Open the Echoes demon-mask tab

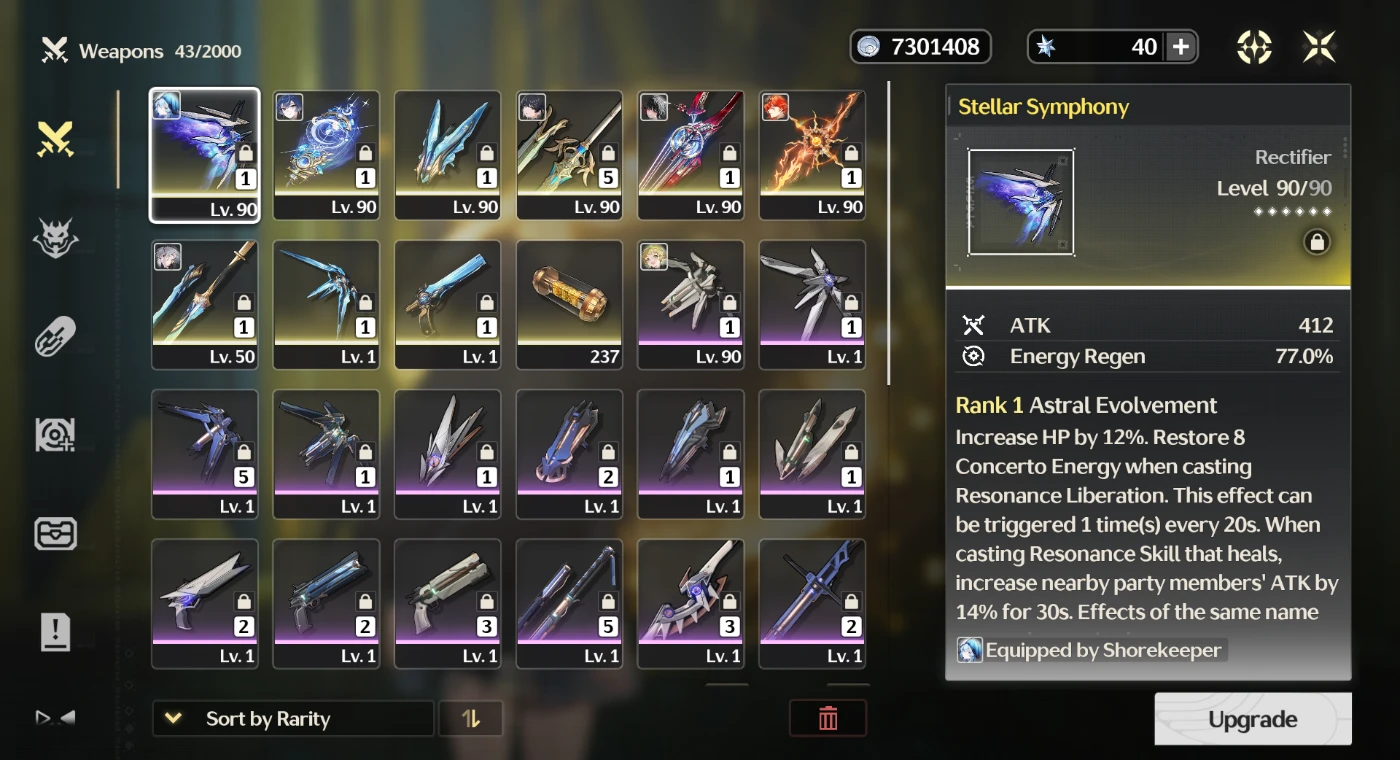point(55,238)
